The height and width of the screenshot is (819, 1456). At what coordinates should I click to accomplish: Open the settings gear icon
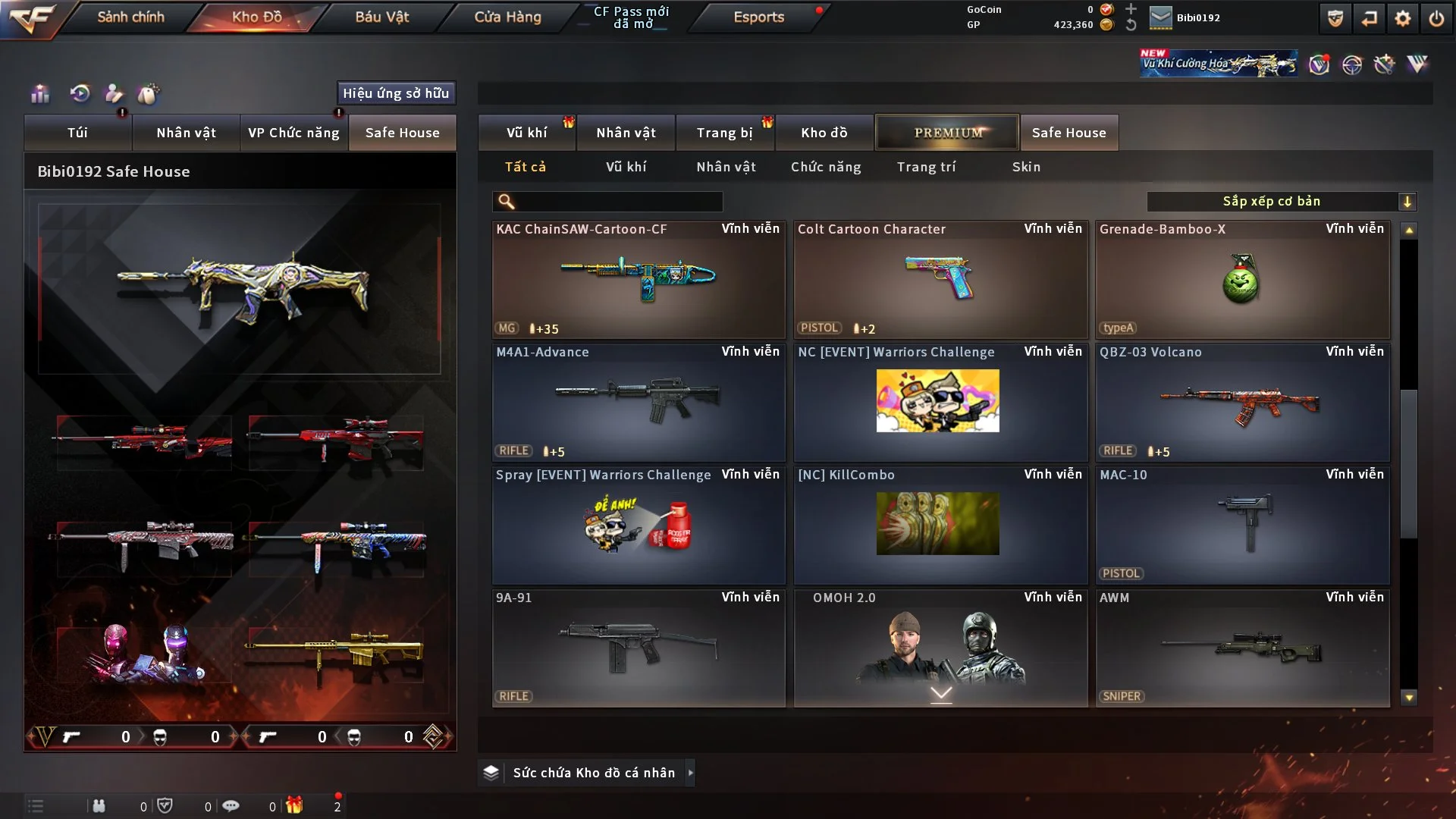(1402, 18)
